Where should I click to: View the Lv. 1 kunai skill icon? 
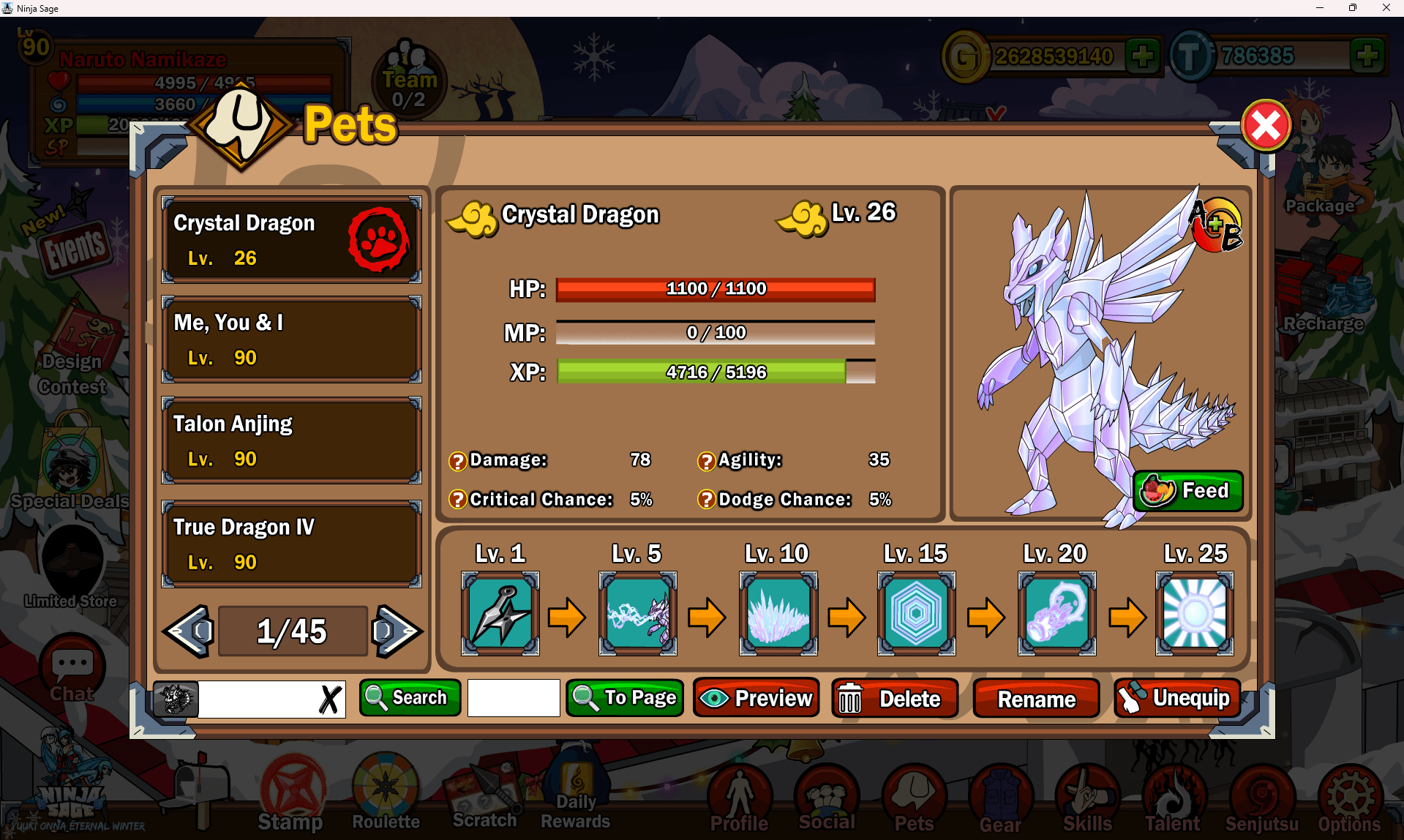[x=500, y=613]
